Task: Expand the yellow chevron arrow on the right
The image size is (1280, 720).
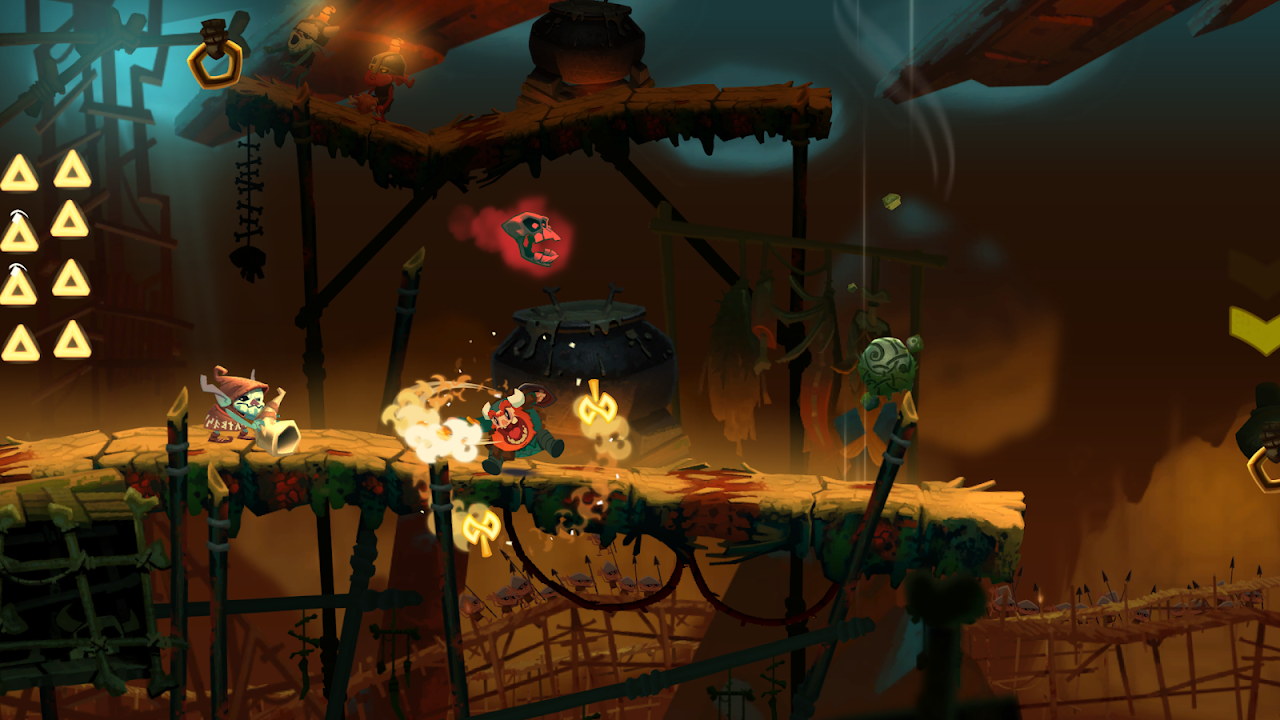Action: point(1255,325)
